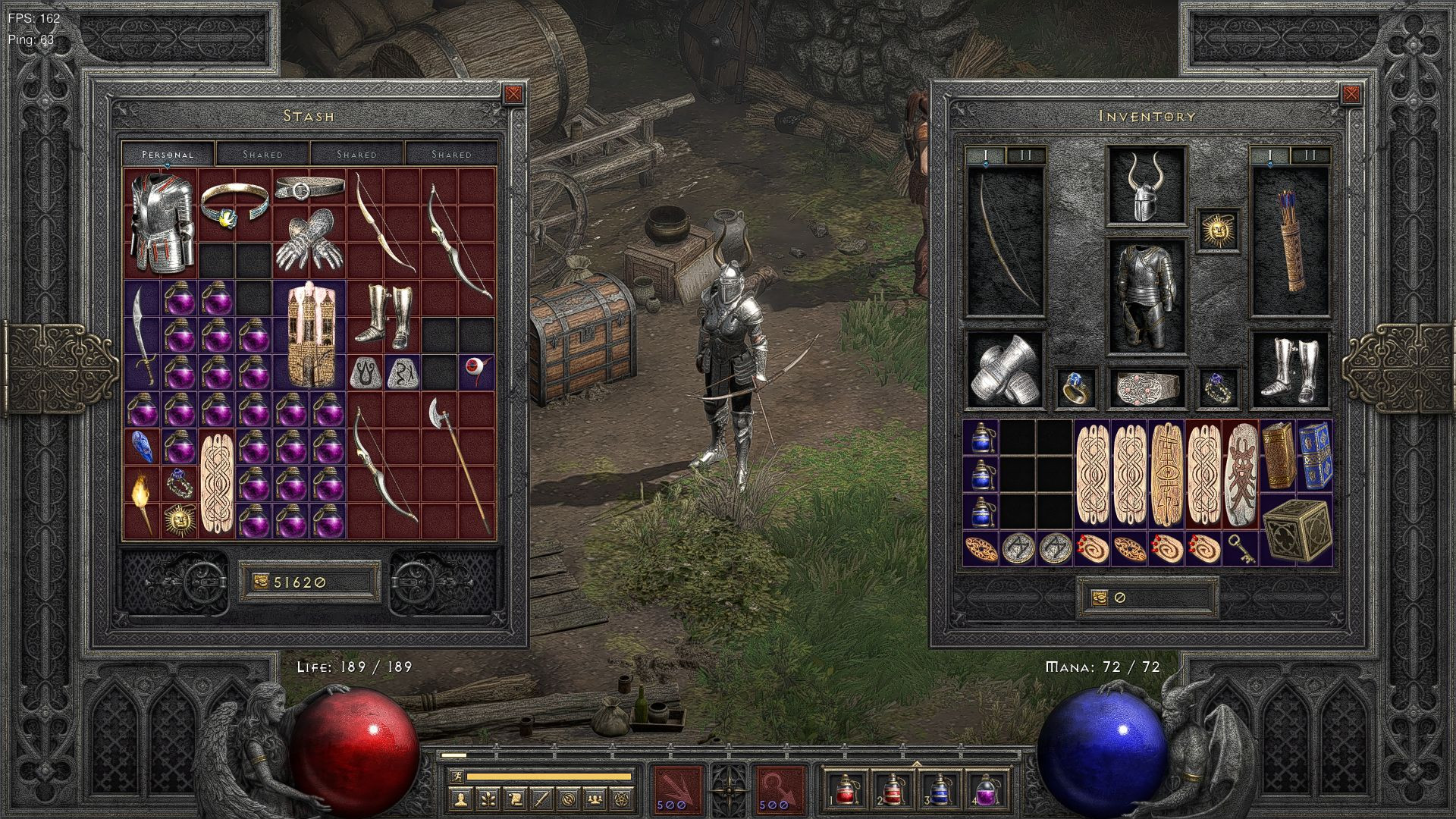Switch to the Personal stash tab

pyautogui.click(x=168, y=154)
